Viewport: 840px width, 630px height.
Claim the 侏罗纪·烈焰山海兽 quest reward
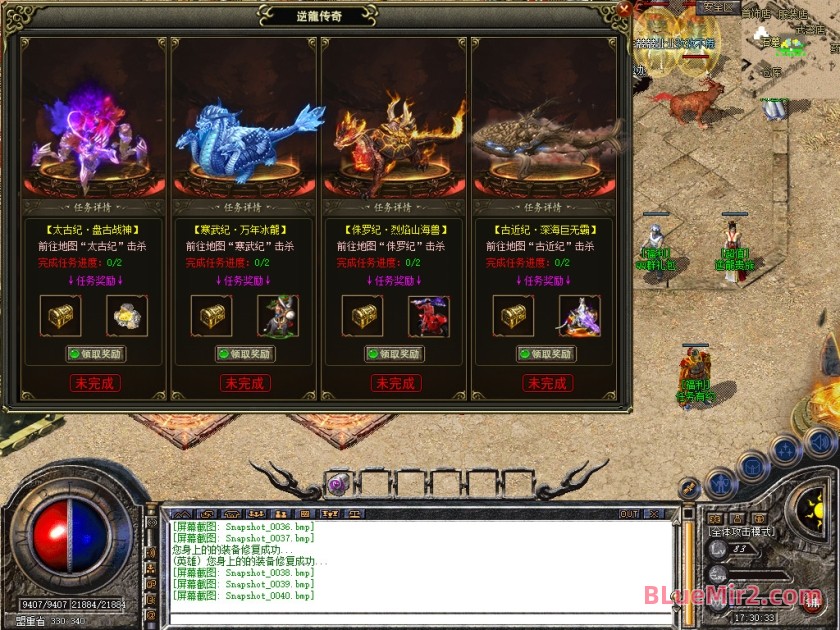coord(395,354)
